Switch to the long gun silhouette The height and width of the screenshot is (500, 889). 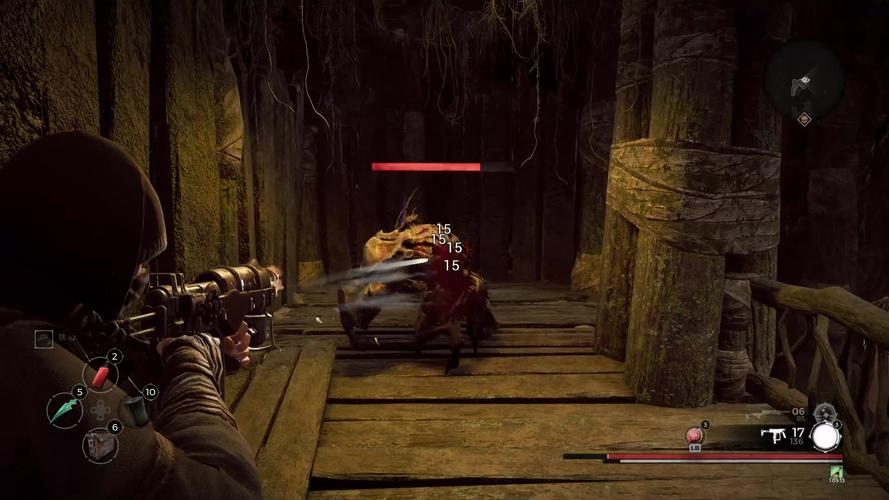(762, 412)
